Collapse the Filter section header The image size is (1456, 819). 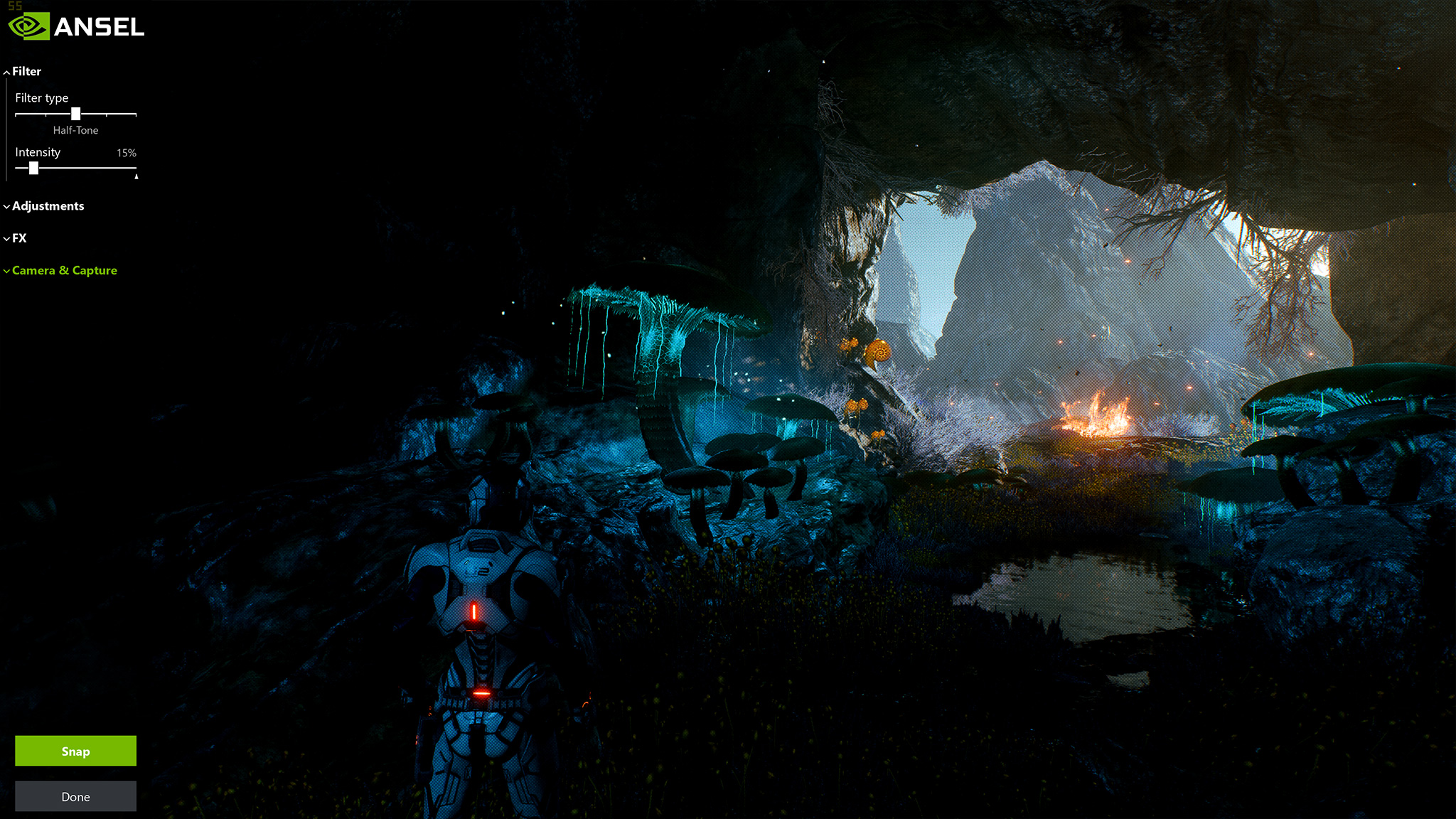pos(26,71)
